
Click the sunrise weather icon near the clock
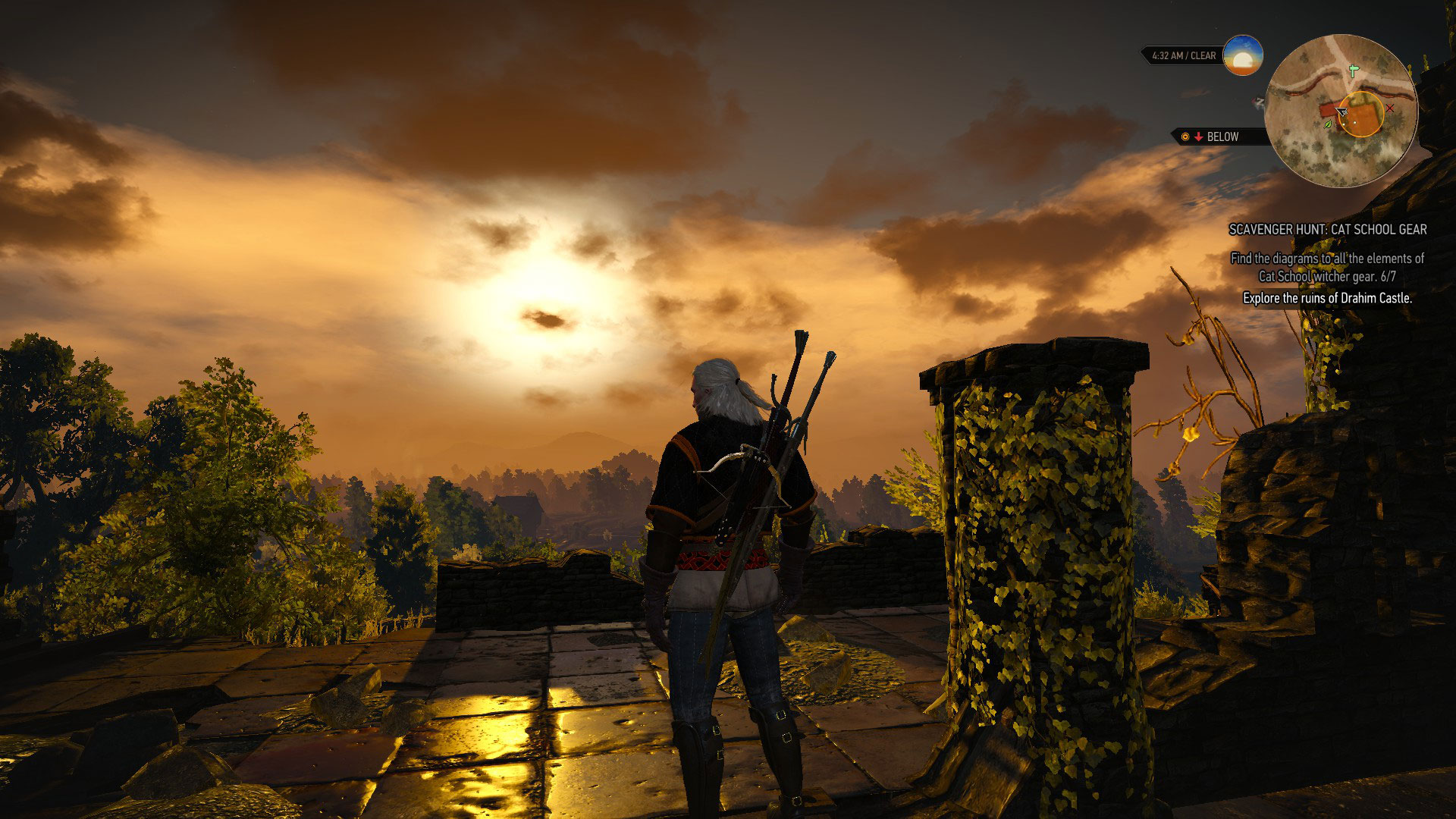click(x=1243, y=56)
